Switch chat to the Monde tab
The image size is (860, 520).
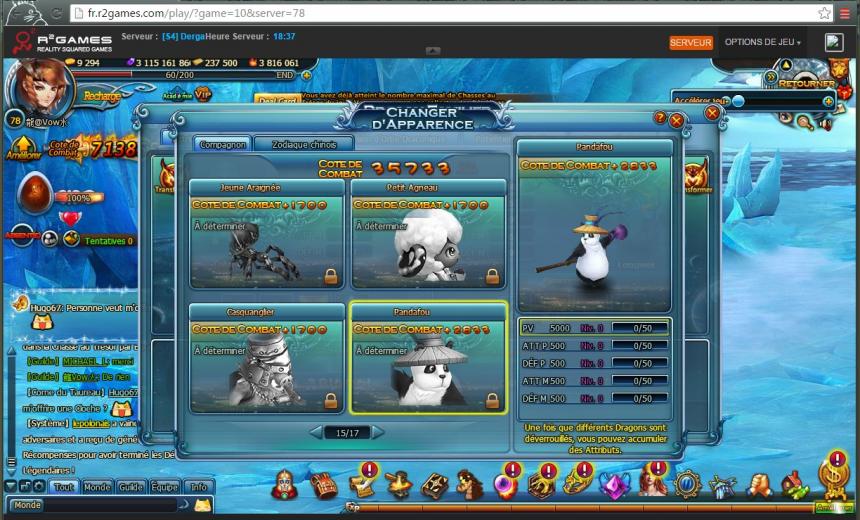[97, 487]
